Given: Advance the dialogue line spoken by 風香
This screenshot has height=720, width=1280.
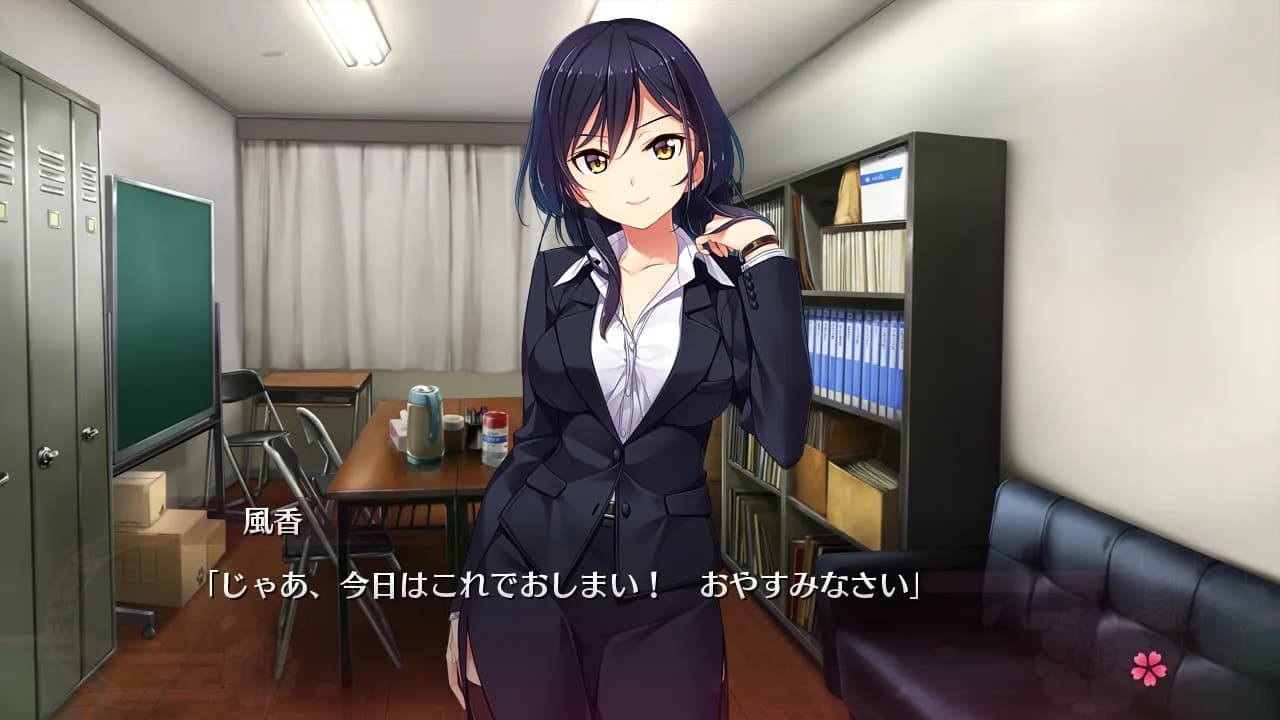Looking at the screenshot, I should coord(562,586).
